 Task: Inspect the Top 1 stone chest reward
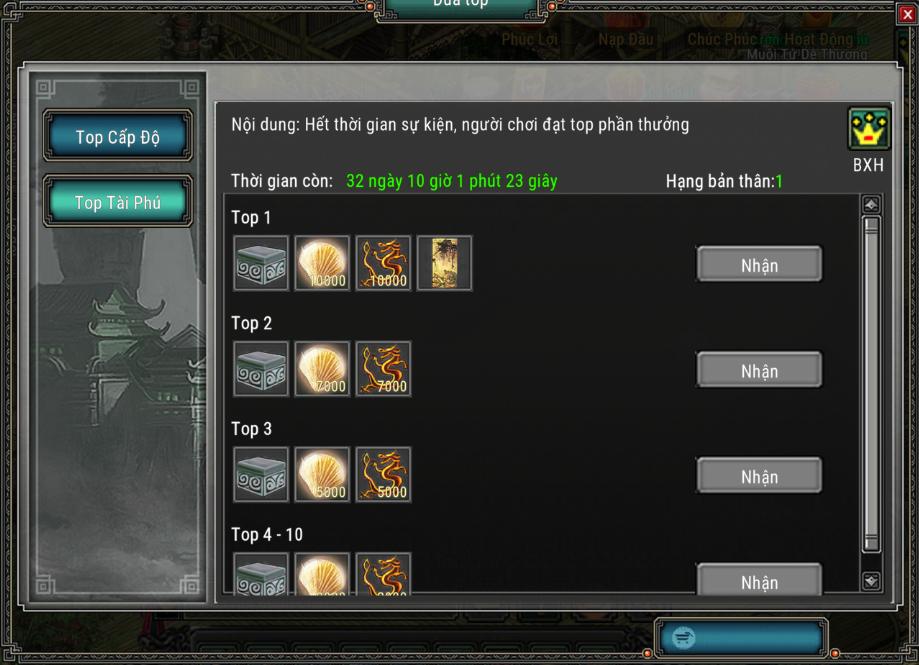pos(261,264)
